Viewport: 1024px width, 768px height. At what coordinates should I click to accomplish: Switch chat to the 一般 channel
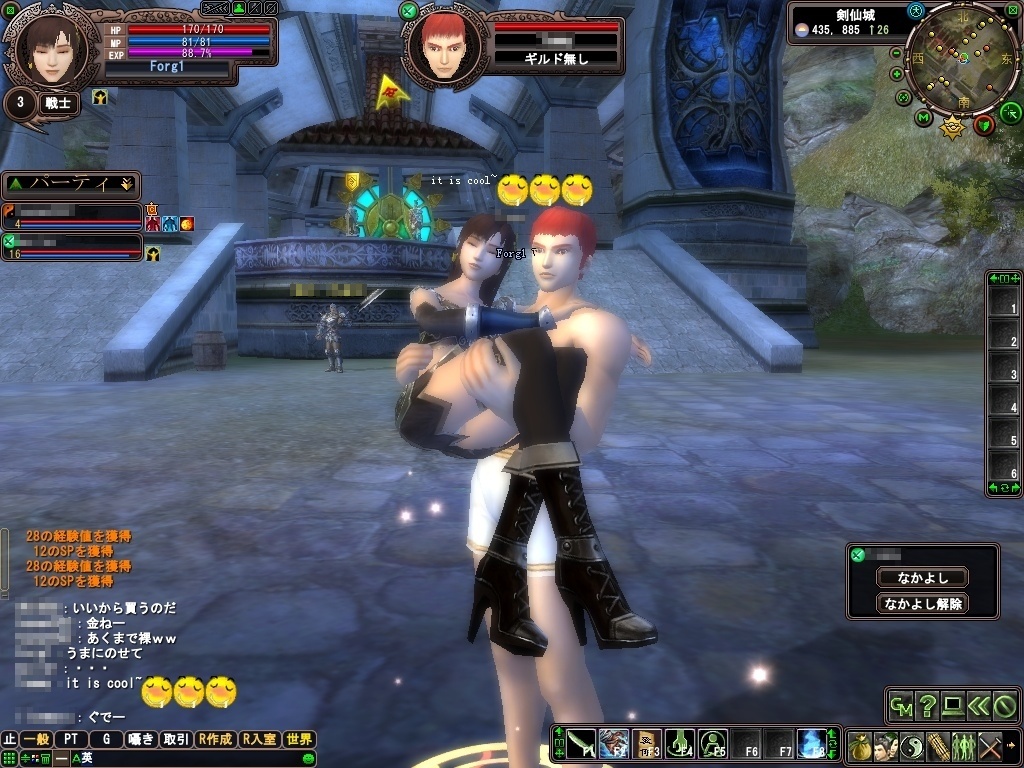tap(36, 739)
